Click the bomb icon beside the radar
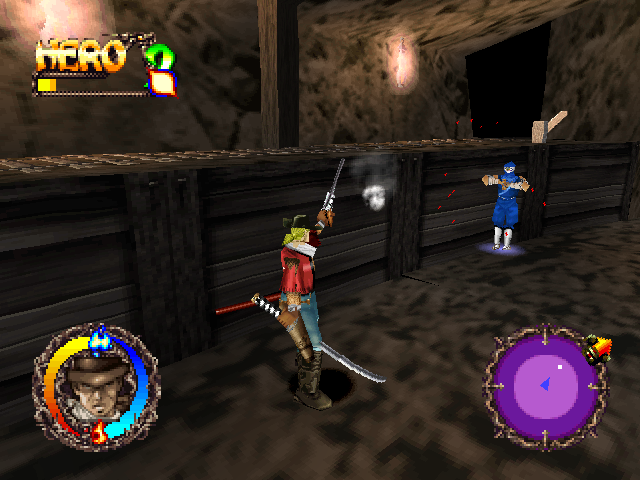The image size is (640, 480). point(602,350)
